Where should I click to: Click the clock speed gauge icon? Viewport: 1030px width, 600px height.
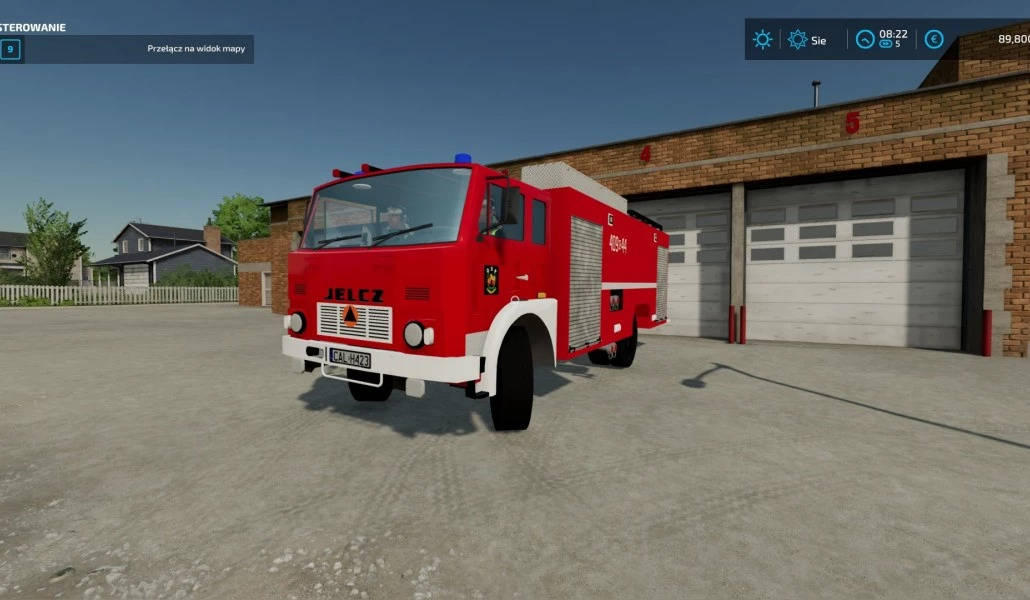point(865,40)
